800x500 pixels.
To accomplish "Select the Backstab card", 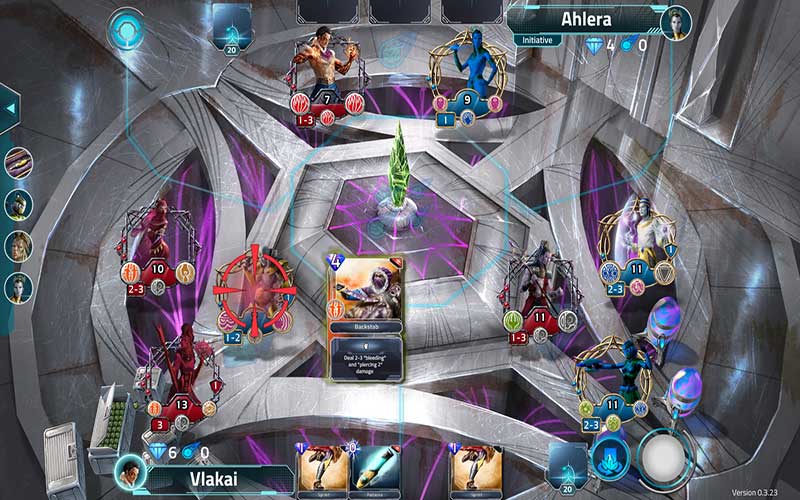I will coord(365,315).
